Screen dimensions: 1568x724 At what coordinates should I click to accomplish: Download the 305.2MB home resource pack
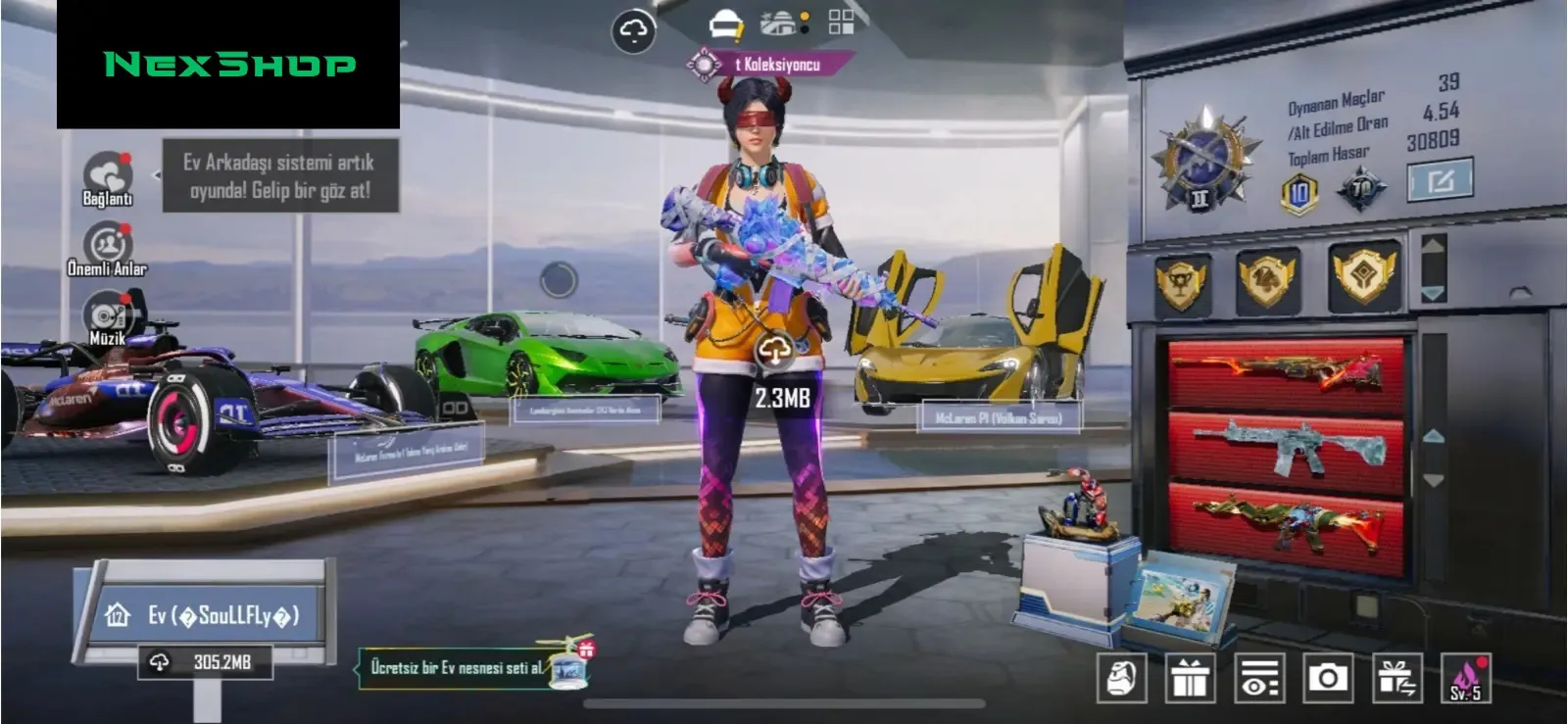[206, 663]
